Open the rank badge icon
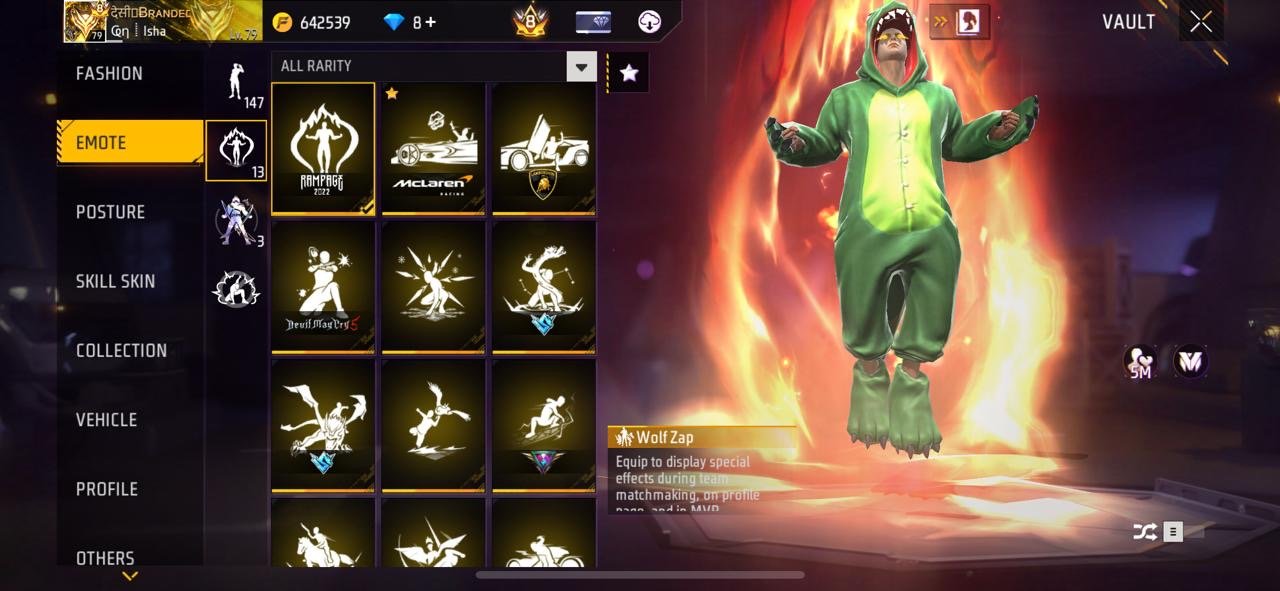The width and height of the screenshot is (1280, 591). (530, 22)
